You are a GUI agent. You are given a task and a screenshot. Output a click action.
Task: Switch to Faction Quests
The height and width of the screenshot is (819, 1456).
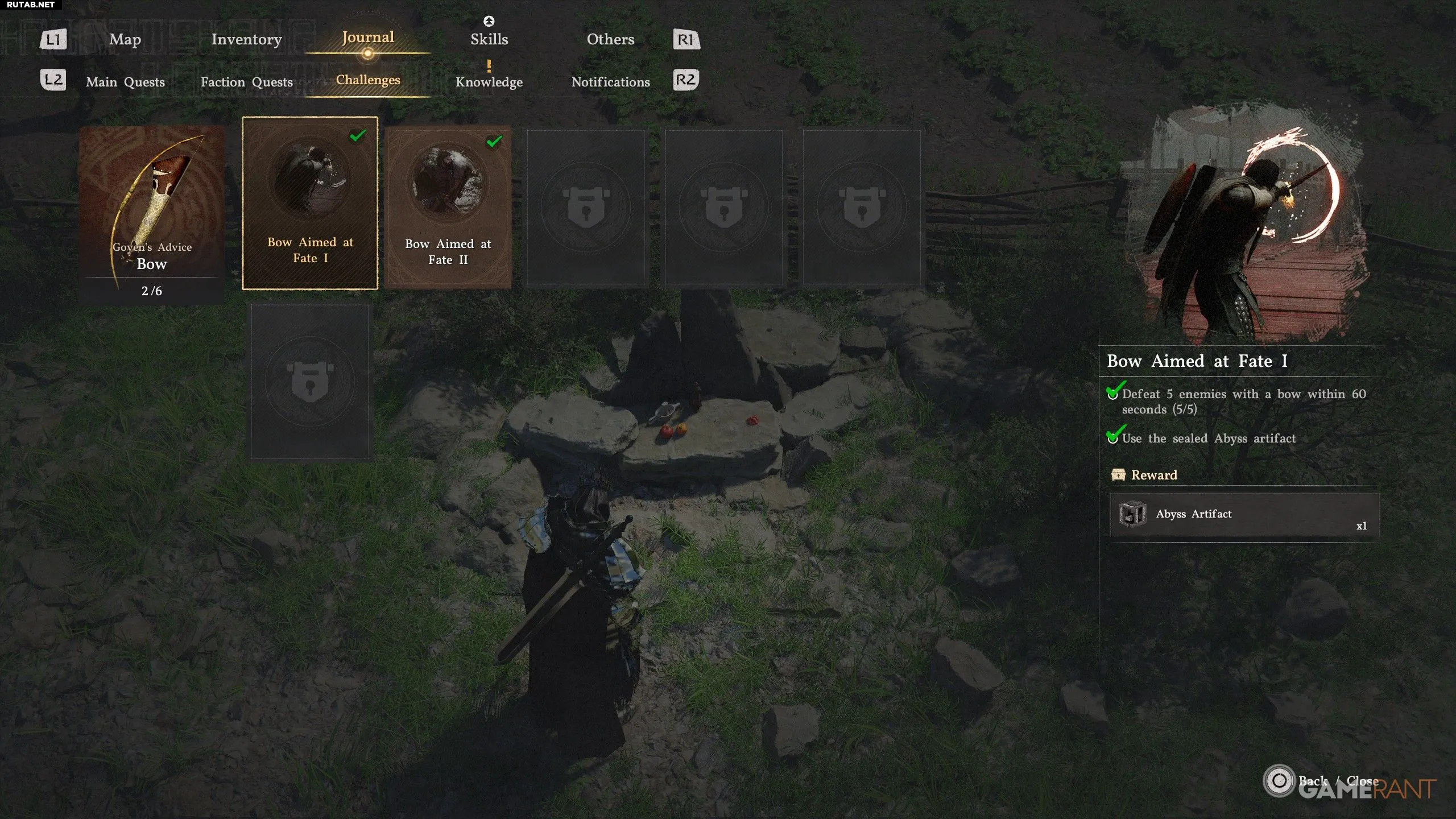(x=246, y=82)
